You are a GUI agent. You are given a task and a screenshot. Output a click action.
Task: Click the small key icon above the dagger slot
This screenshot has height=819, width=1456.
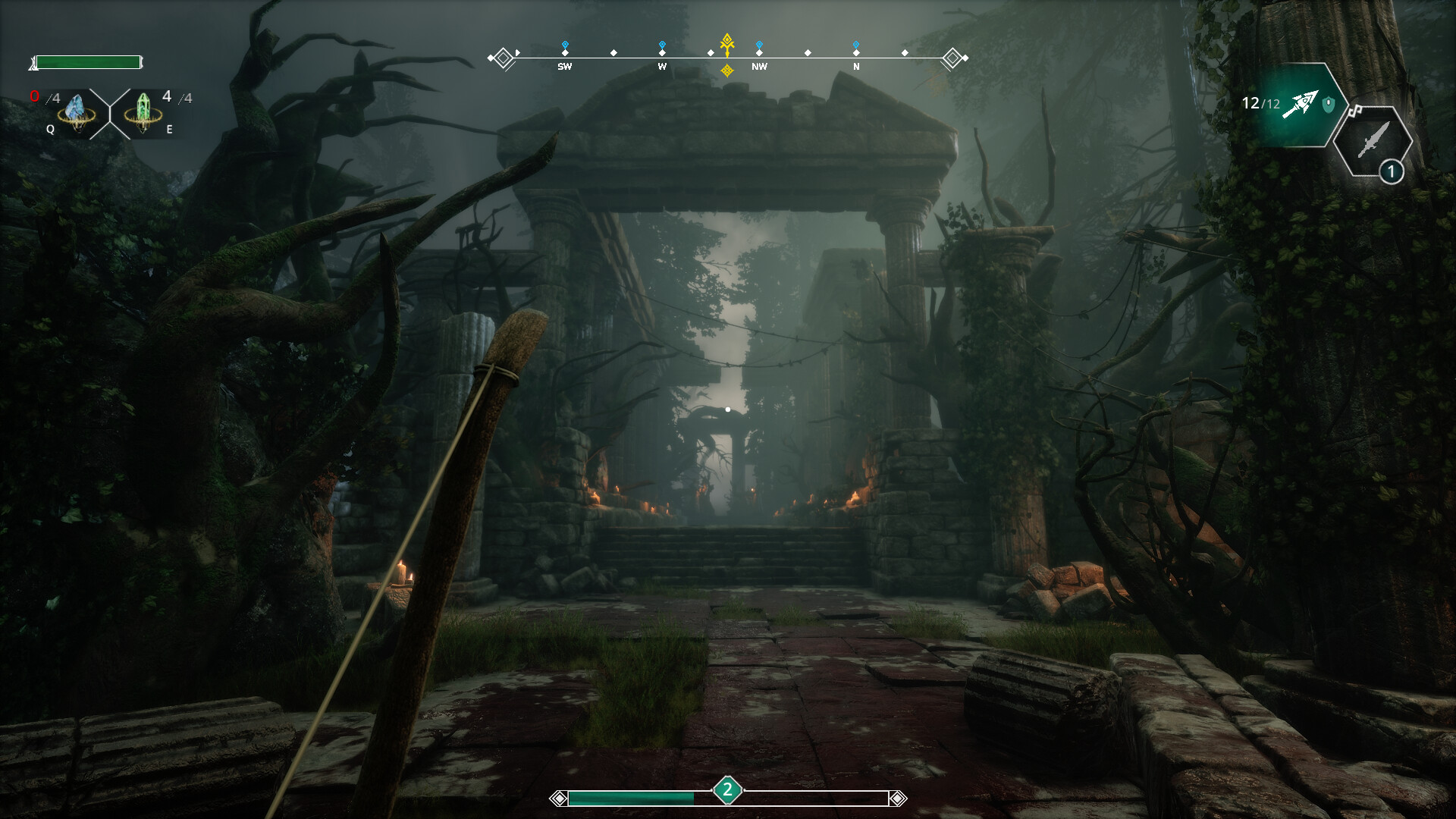pyautogui.click(x=1355, y=111)
